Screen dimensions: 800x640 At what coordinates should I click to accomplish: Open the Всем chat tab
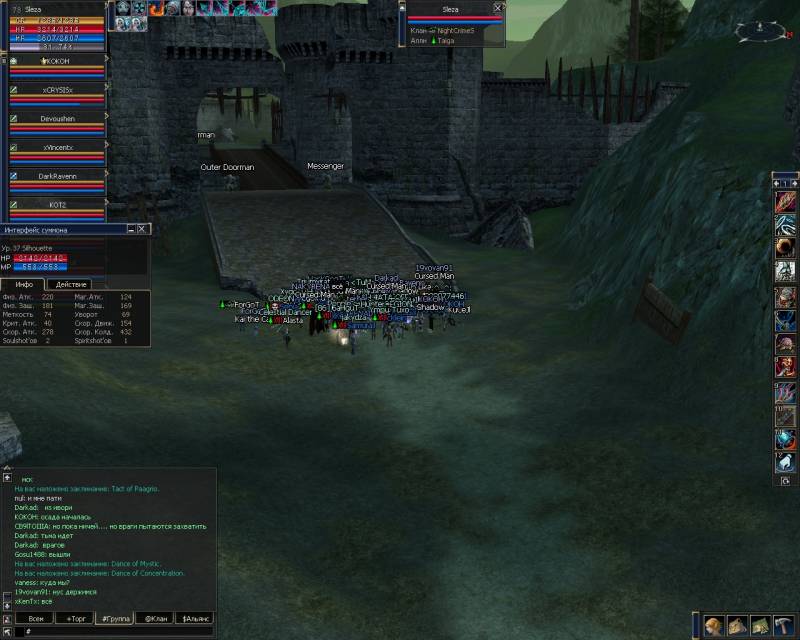pyautogui.click(x=35, y=619)
